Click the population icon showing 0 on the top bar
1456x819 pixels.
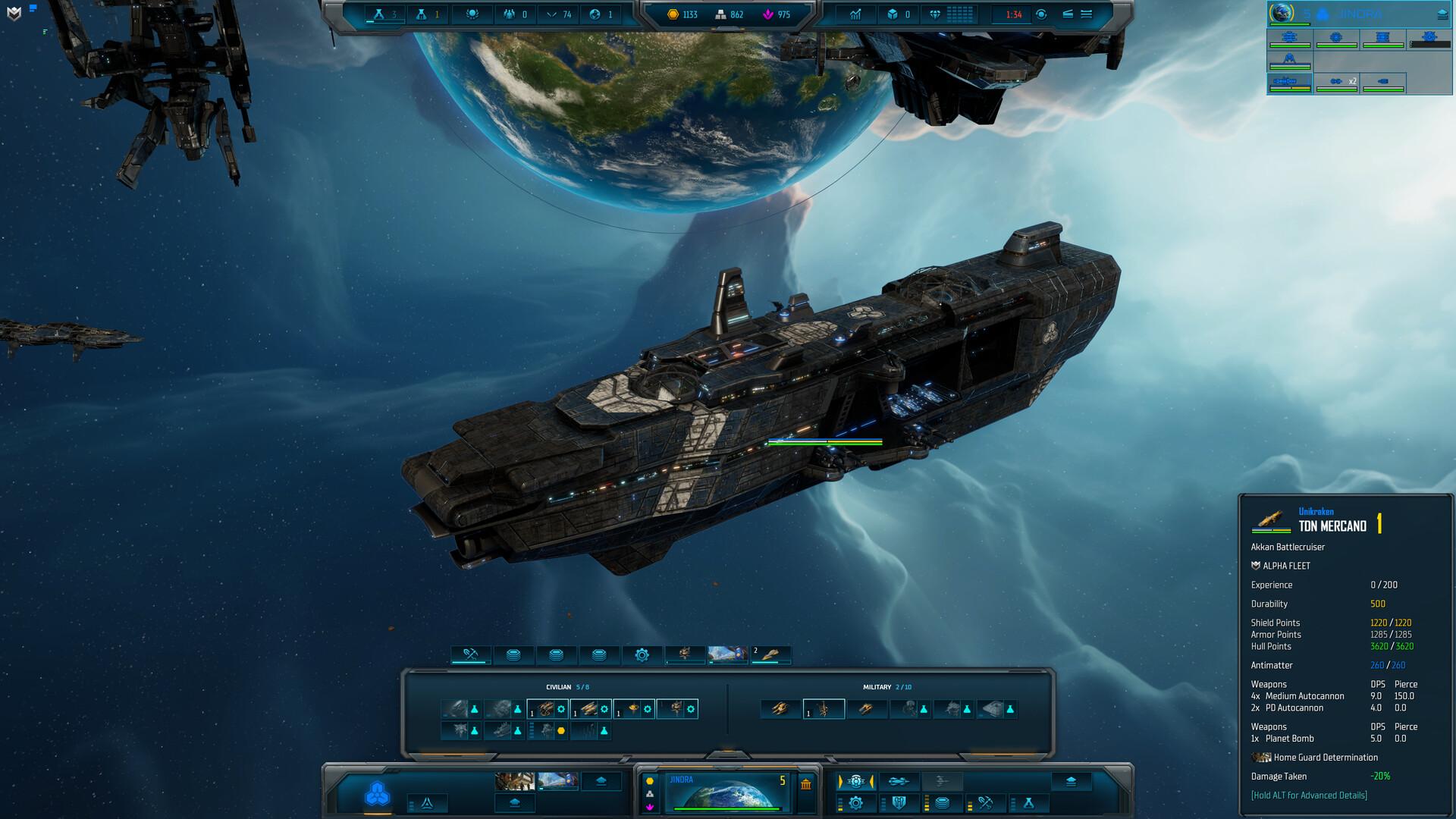tap(510, 13)
